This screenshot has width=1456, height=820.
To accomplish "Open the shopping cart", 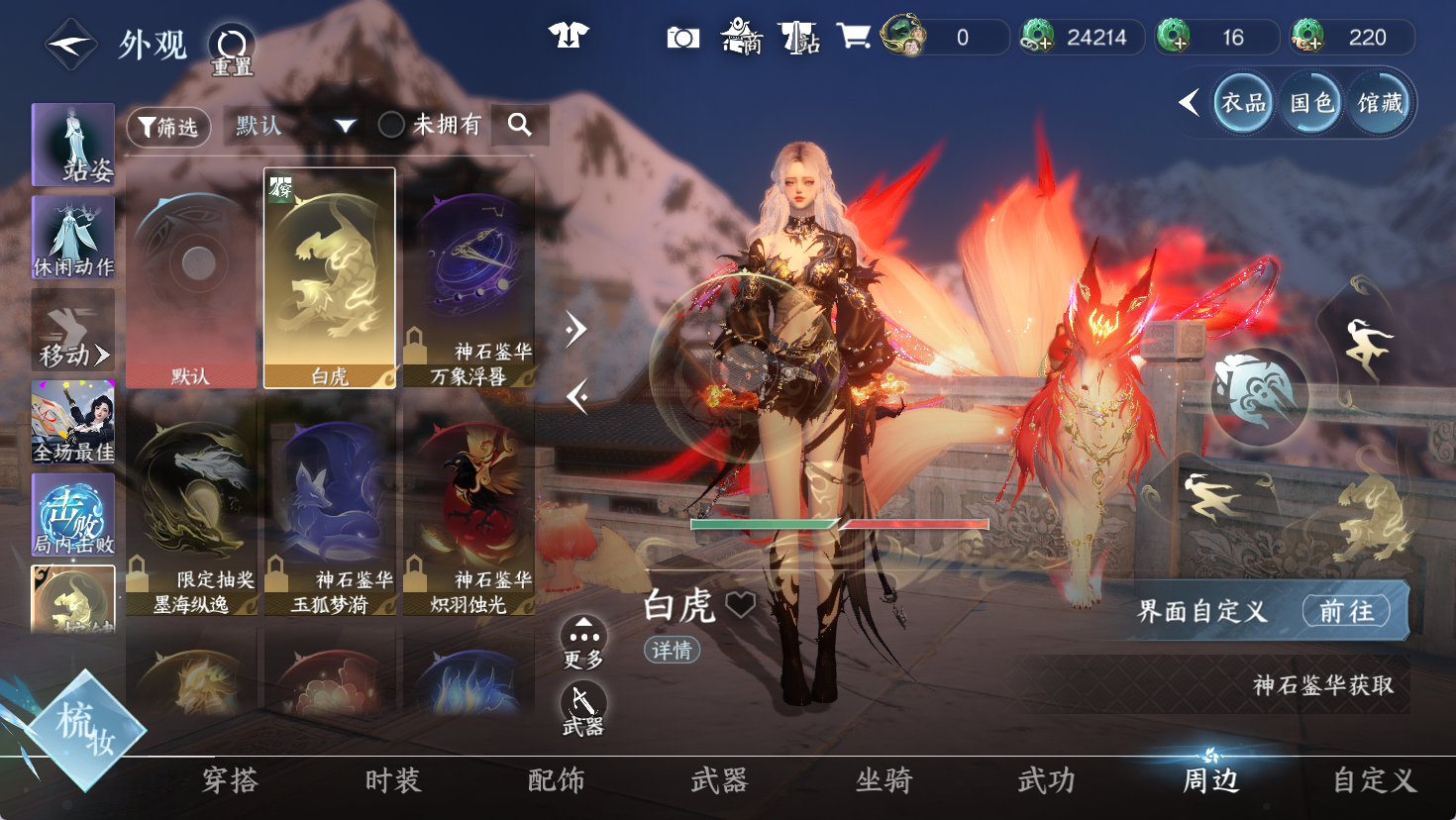I will pyautogui.click(x=853, y=37).
